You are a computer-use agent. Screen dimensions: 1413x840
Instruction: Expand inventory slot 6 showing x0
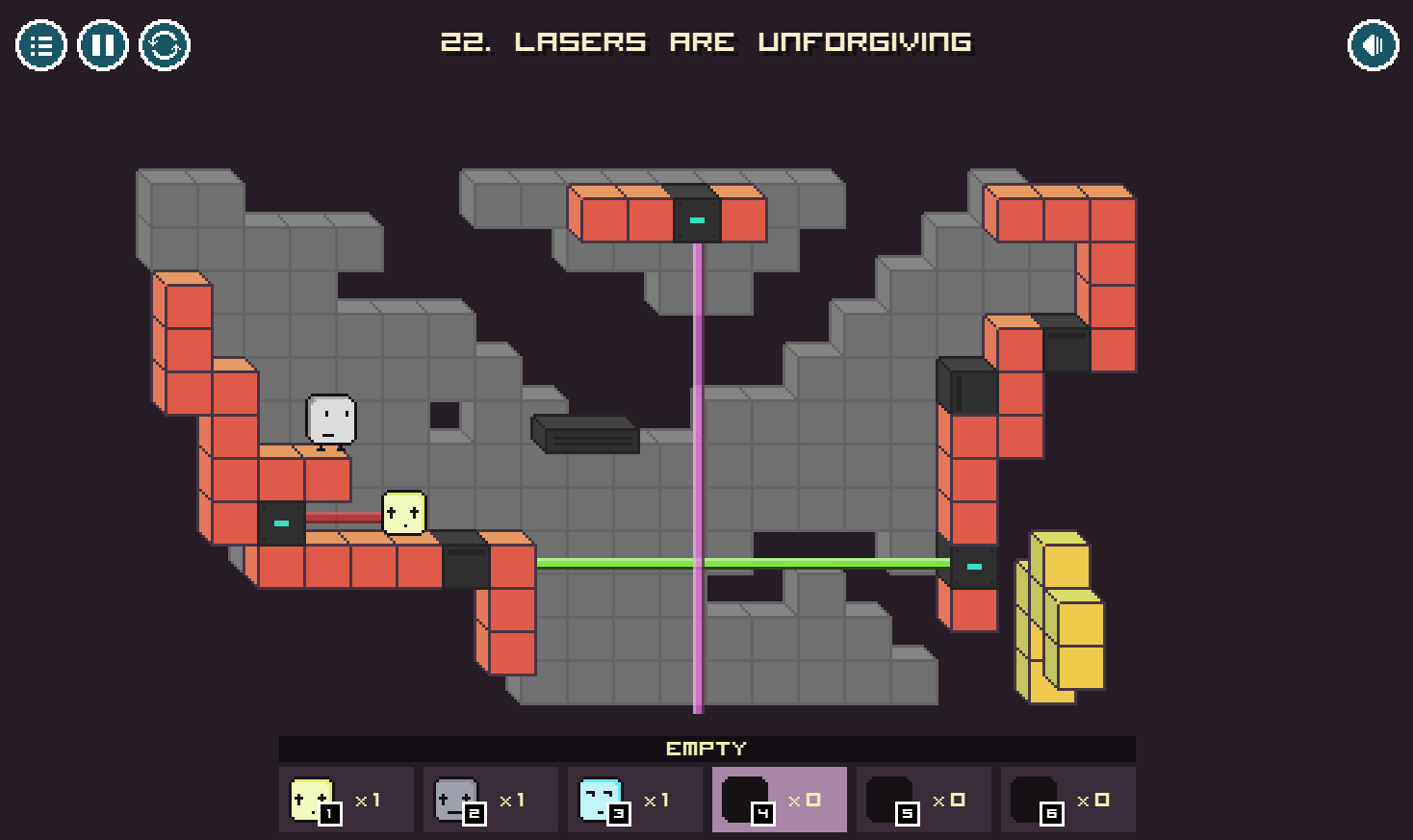tap(1067, 799)
